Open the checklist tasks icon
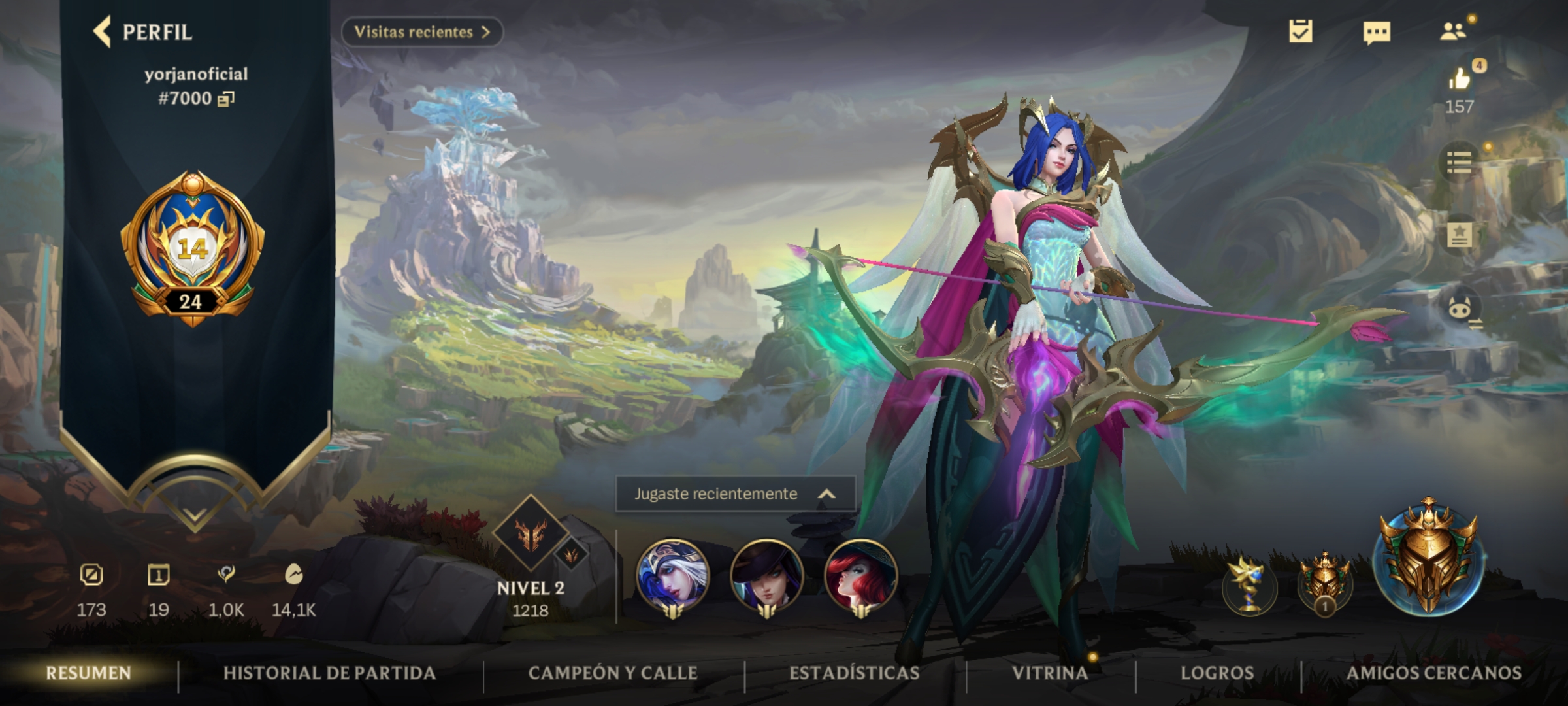 1300,31
